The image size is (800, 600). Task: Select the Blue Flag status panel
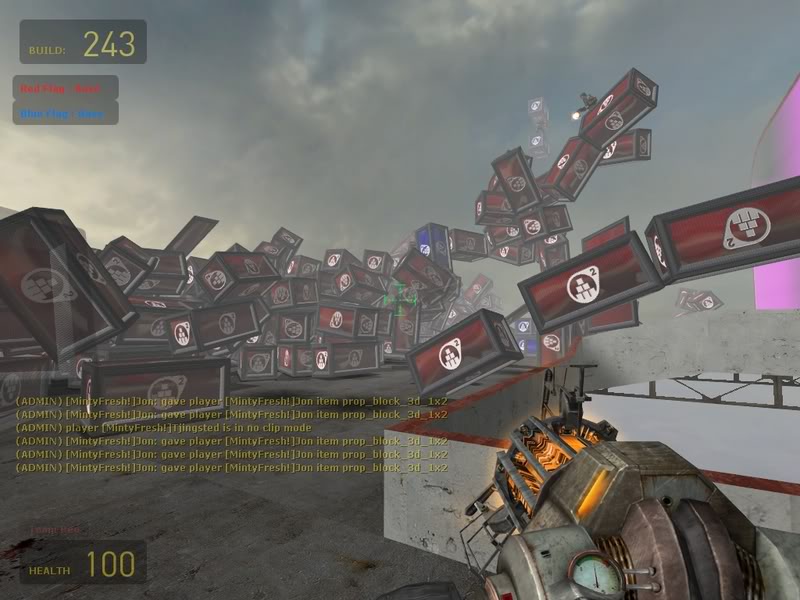tap(65, 113)
